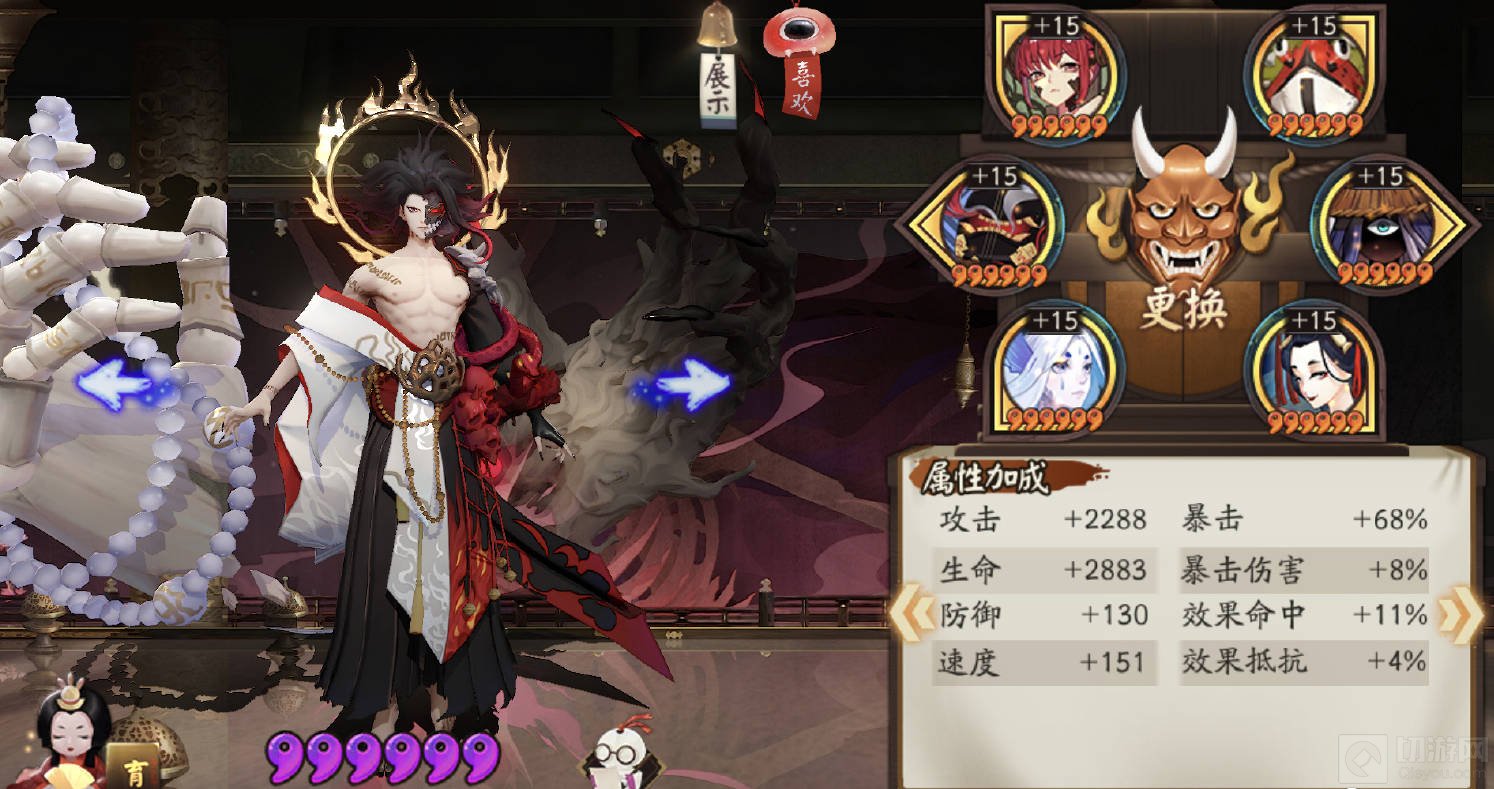Tap the 展示 bell tag
Viewport: 1494px width, 789px height.
(x=718, y=86)
